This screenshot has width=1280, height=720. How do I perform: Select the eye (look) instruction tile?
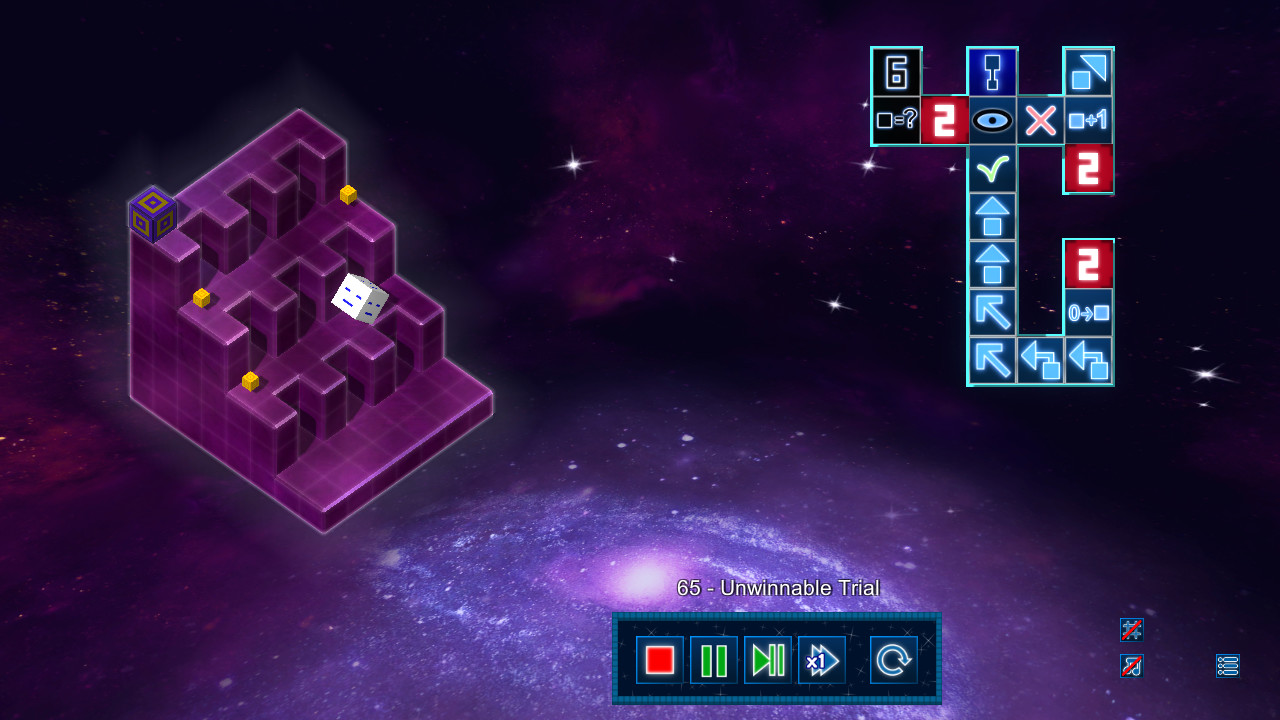click(x=993, y=120)
